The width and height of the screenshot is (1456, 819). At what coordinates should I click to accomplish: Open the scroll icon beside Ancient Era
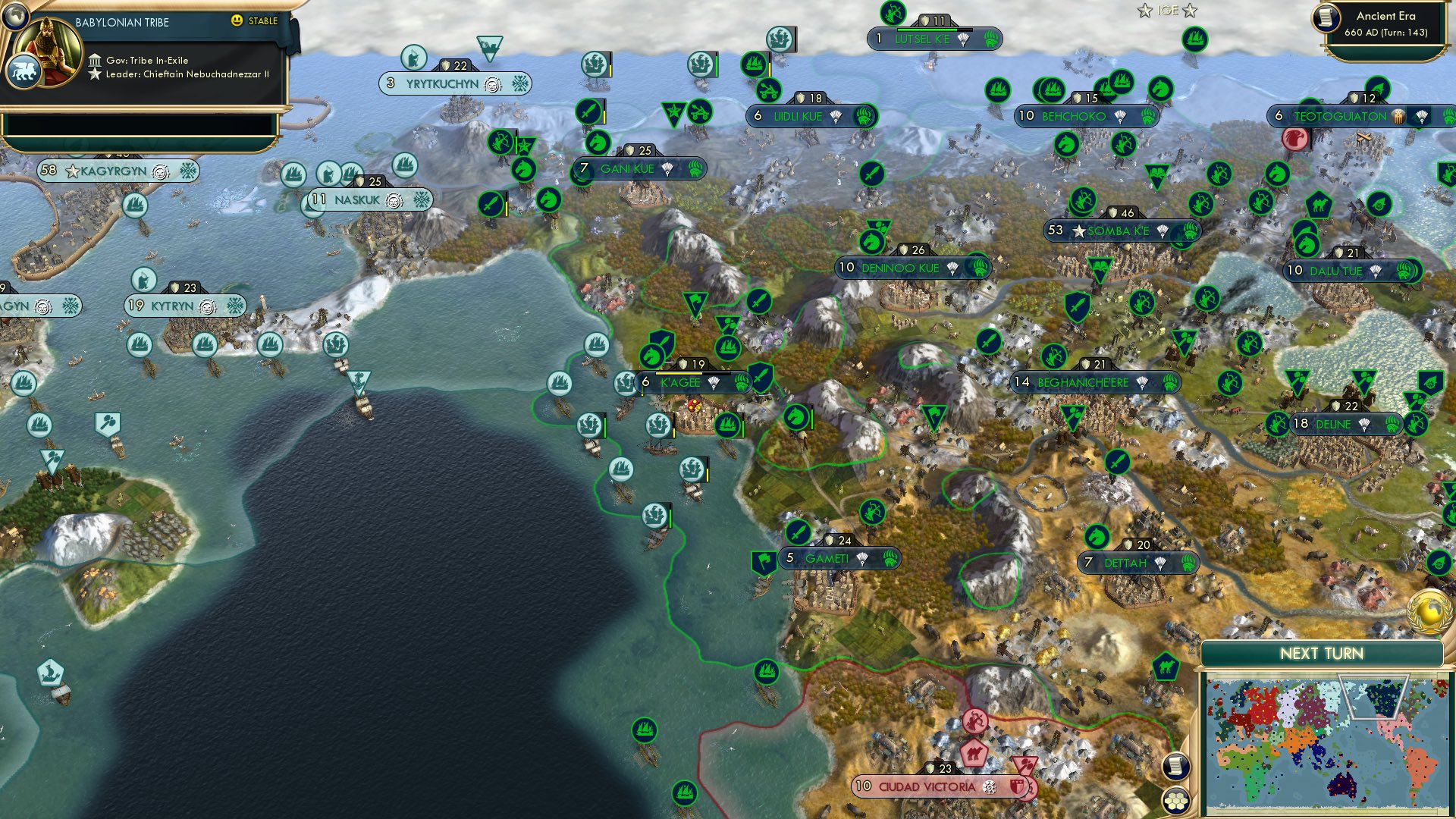1326,18
